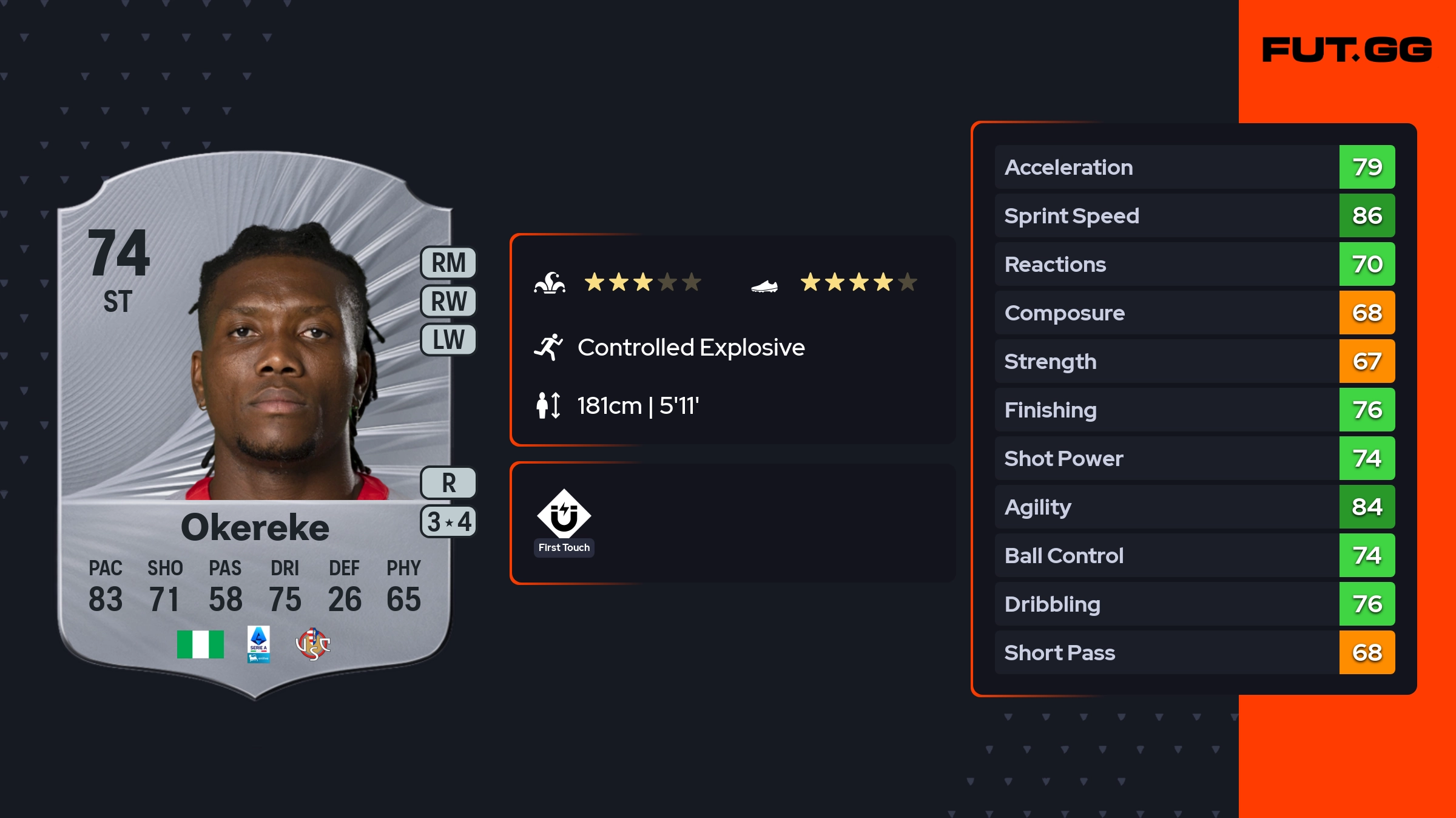
Task: Click the skill moves star rating
Action: tap(642, 282)
